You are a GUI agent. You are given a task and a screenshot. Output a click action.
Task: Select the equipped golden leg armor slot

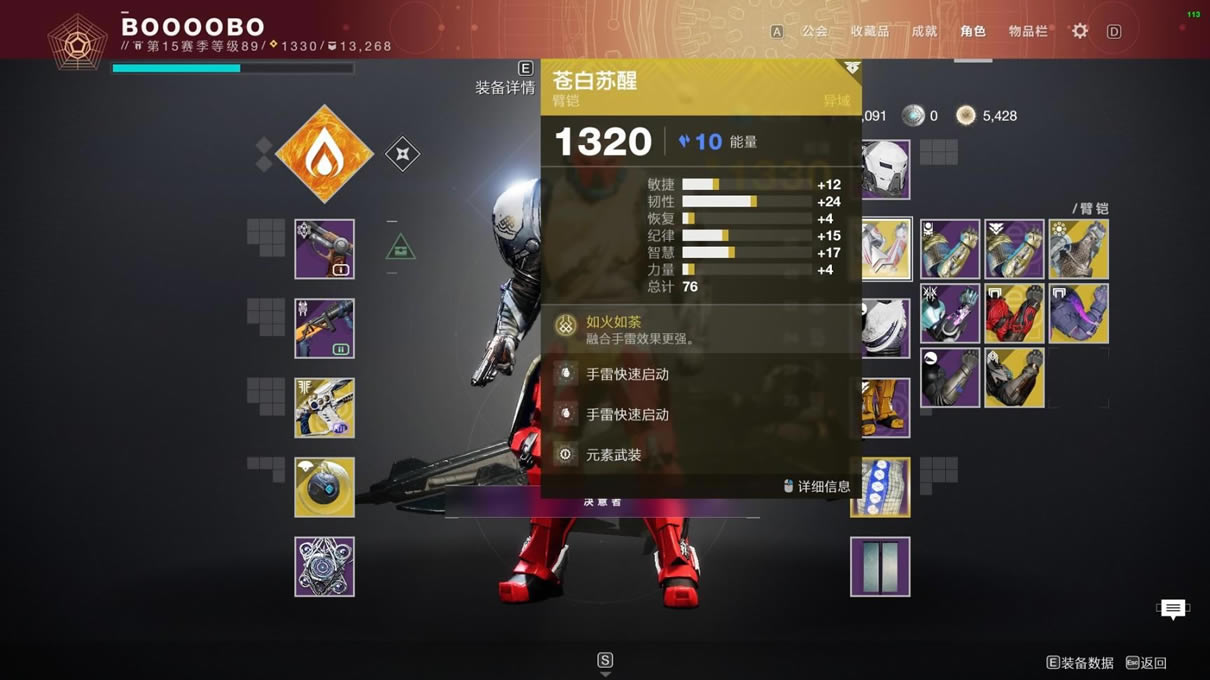click(886, 408)
